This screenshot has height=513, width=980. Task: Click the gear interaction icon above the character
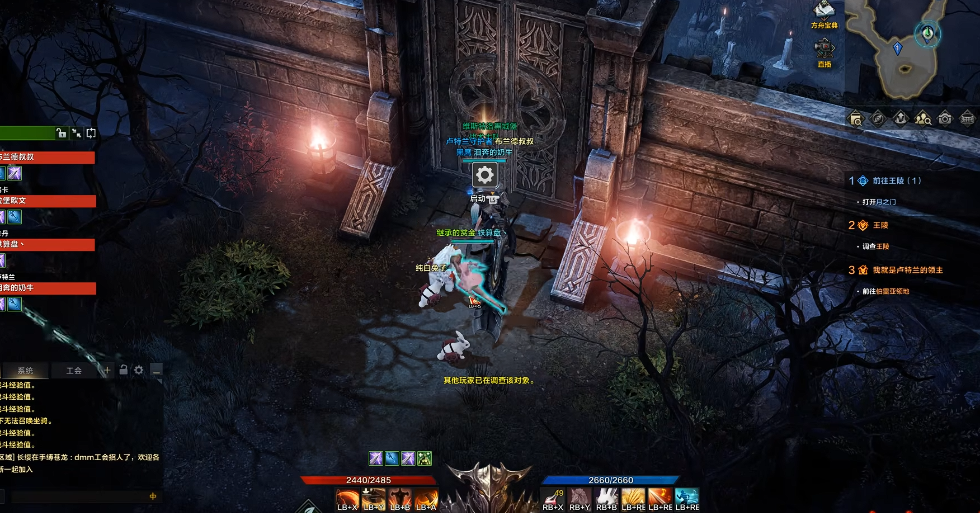point(485,175)
